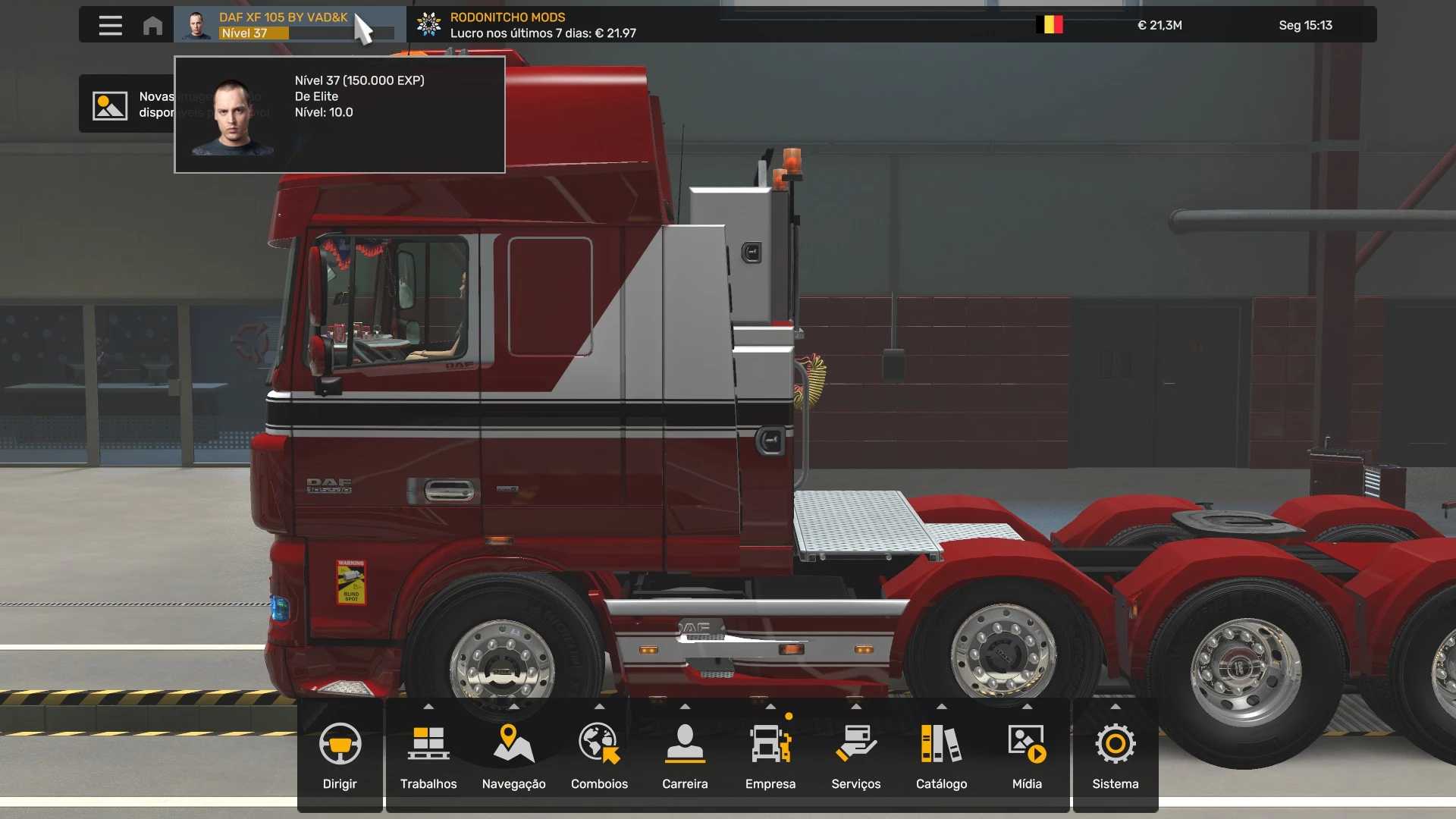Open the Trabalhos jobs menu
Image resolution: width=1456 pixels, height=819 pixels.
tap(428, 755)
